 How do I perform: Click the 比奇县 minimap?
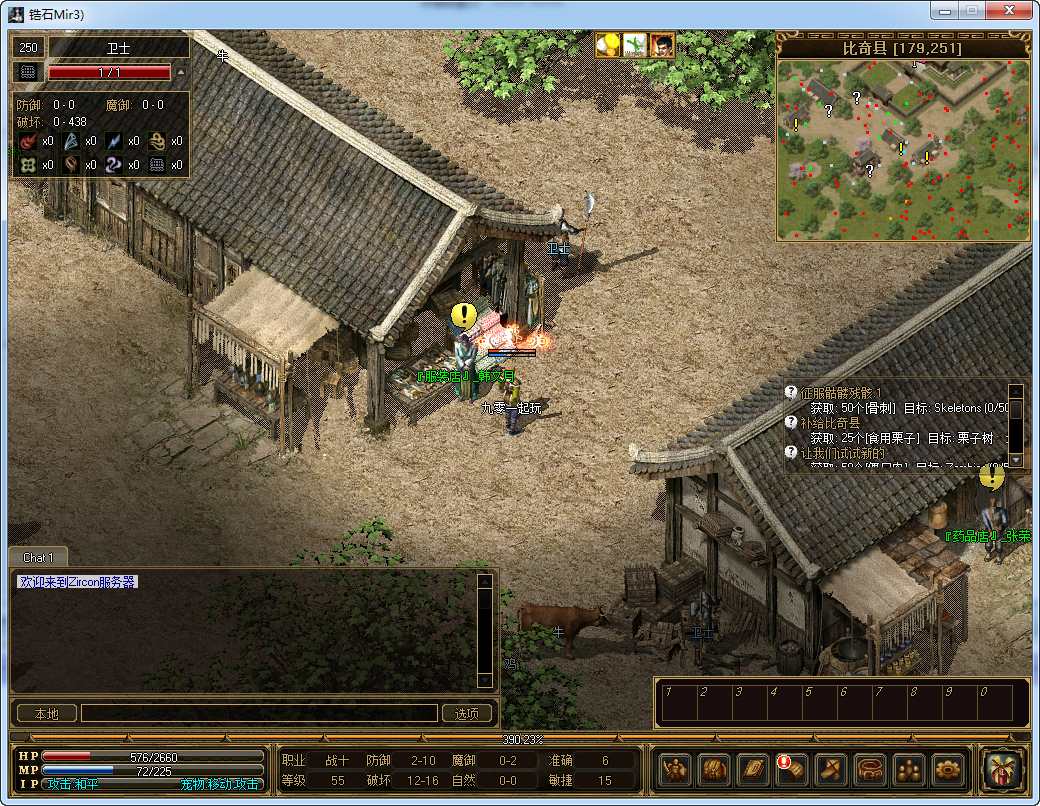pos(902,150)
